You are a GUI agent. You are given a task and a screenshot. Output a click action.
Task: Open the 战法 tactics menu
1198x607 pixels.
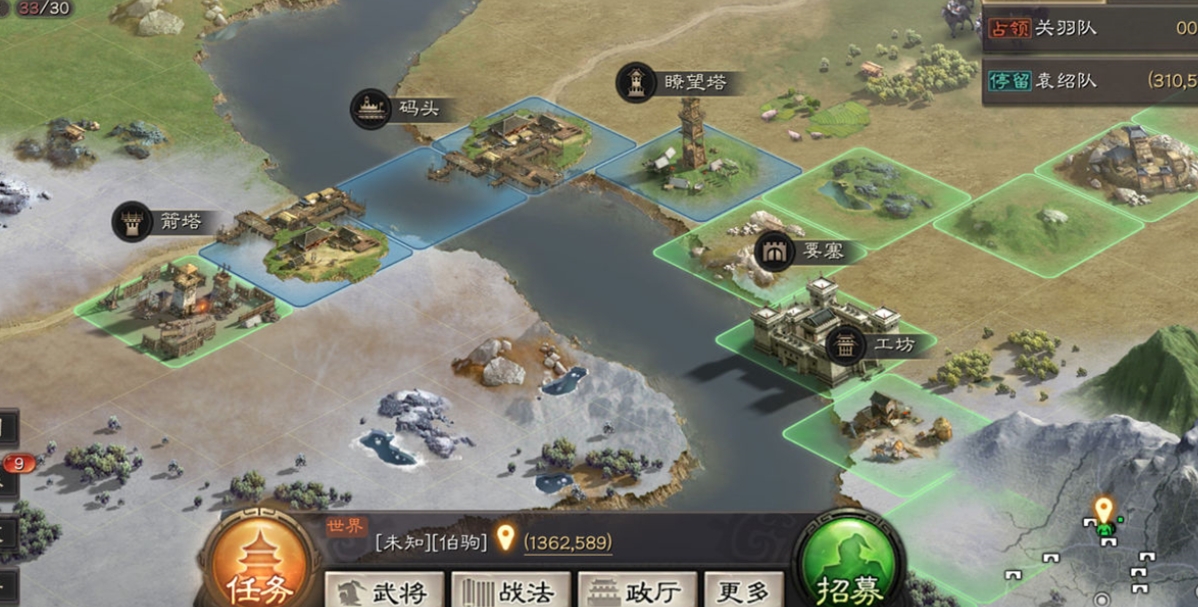[x=511, y=590]
